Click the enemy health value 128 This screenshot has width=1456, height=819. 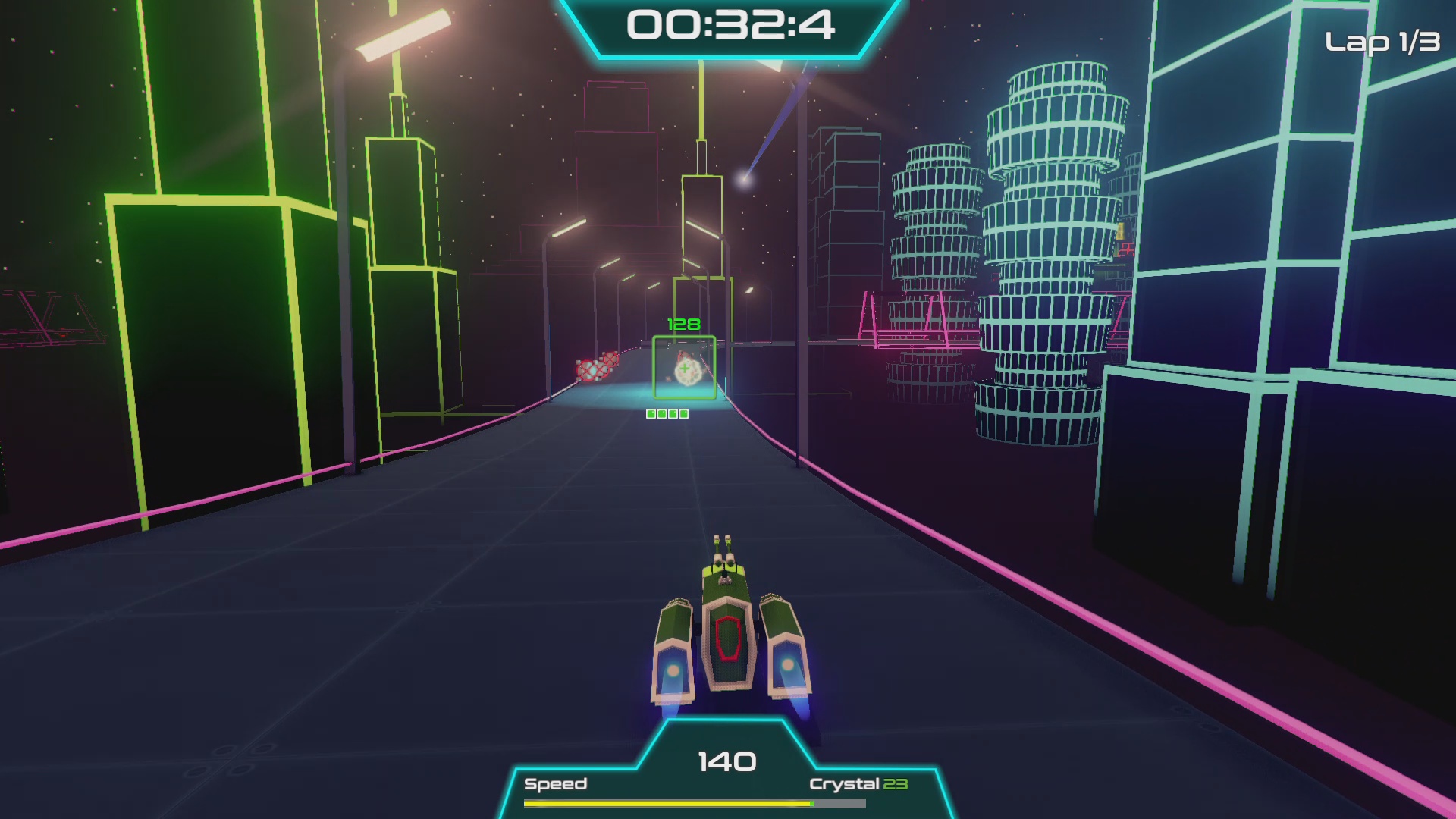[x=682, y=324]
